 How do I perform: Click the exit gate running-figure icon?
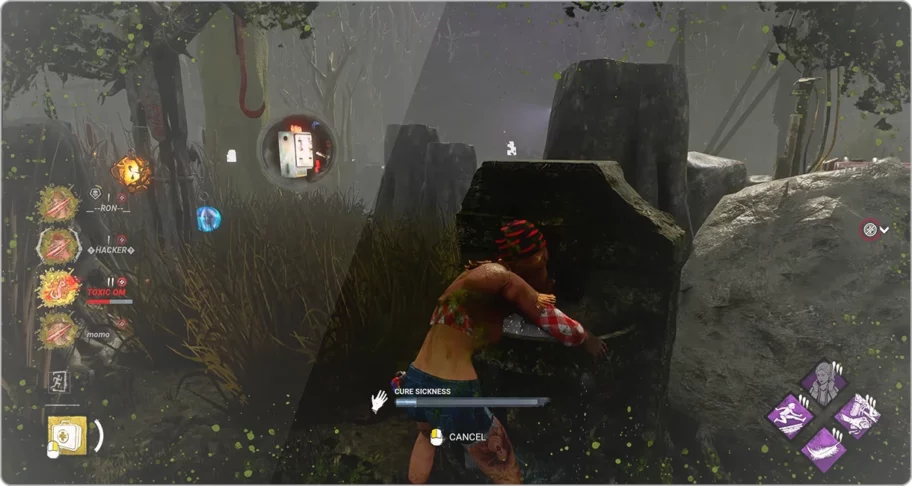[58, 381]
